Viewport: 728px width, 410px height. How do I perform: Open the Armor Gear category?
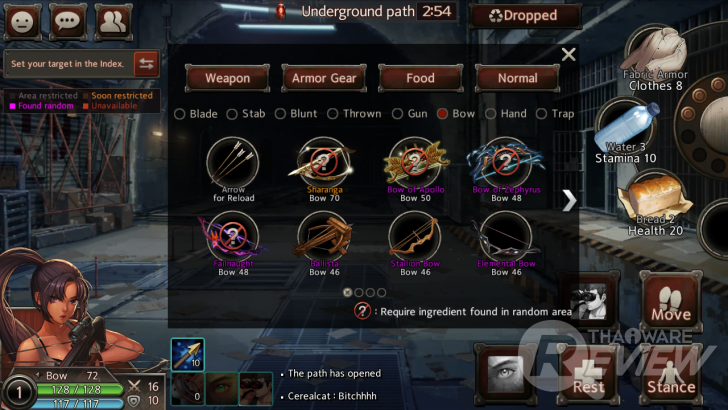[x=324, y=78]
